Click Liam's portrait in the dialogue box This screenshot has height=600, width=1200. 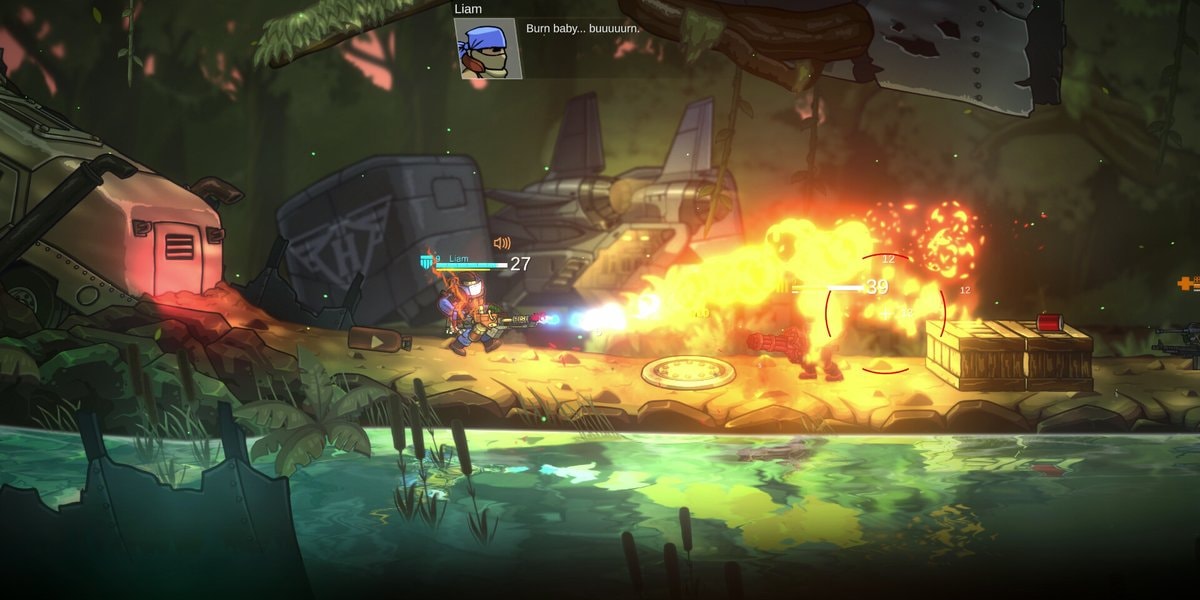tap(487, 48)
